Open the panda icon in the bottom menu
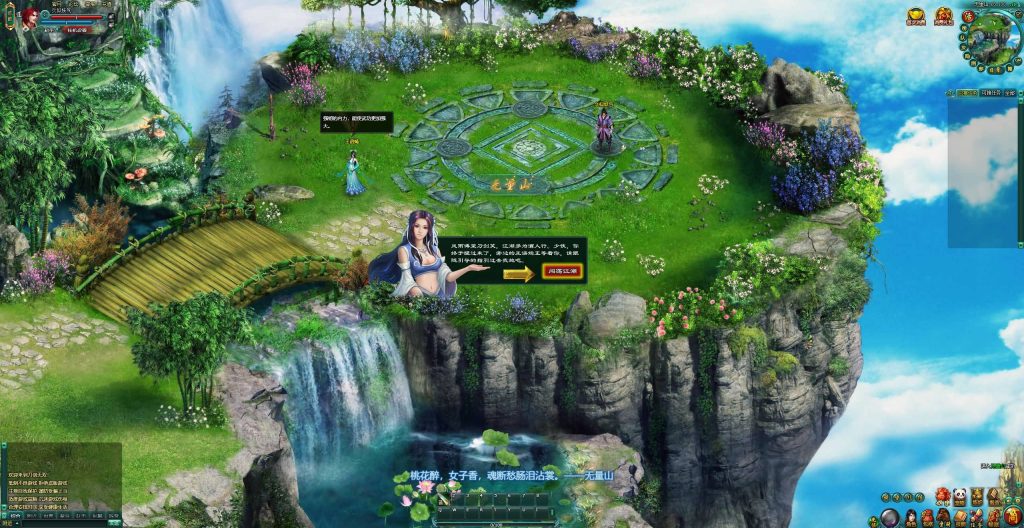The width and height of the screenshot is (1024, 528). 960,496
